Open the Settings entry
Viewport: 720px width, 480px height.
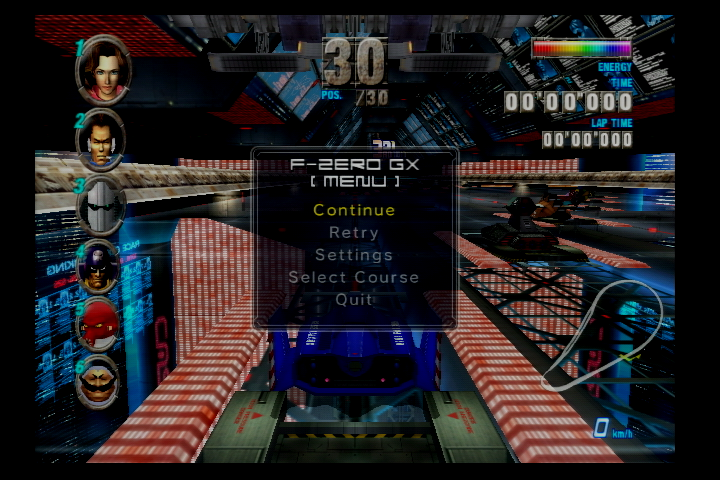354,255
